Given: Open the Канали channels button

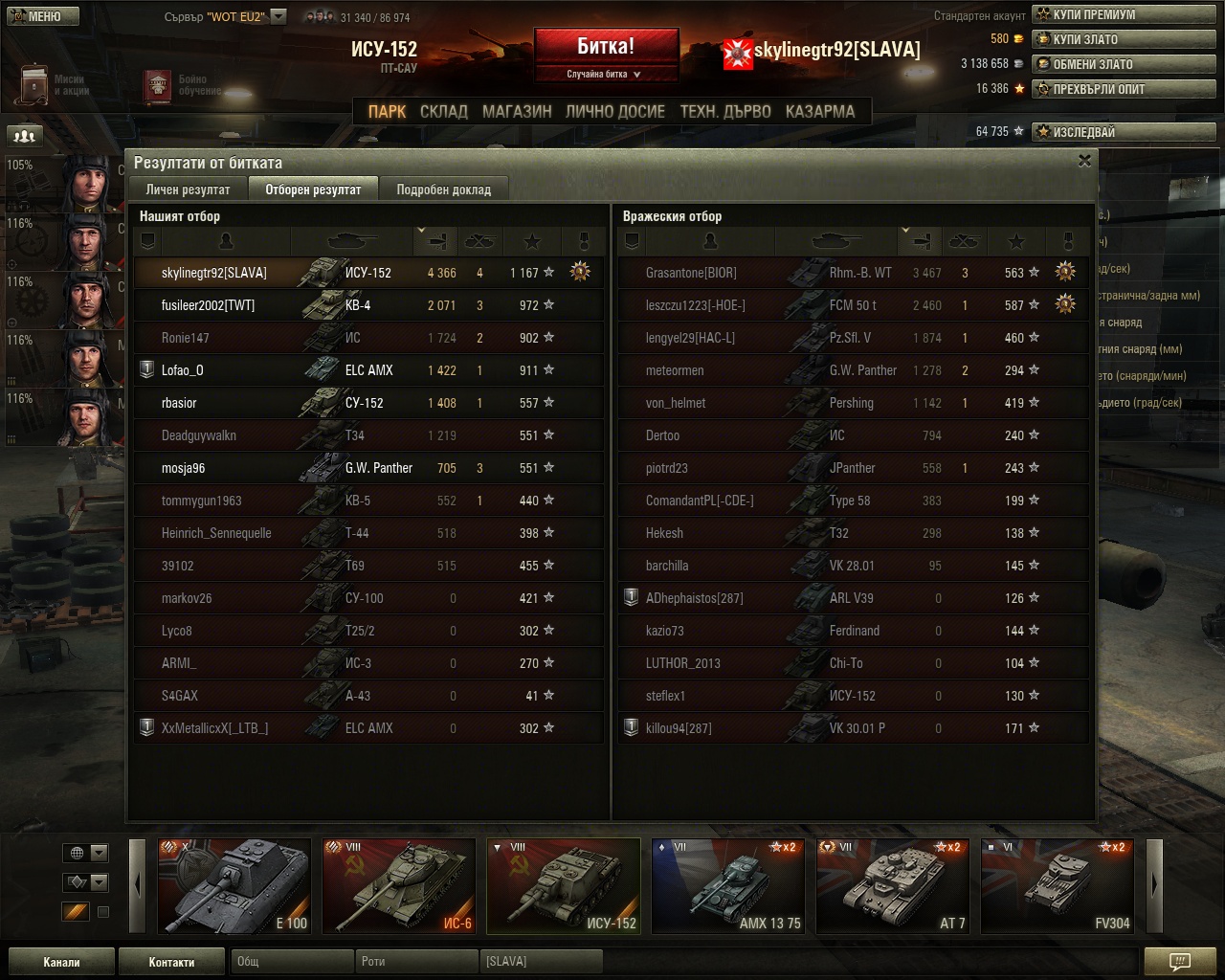Looking at the screenshot, I should 61,962.
